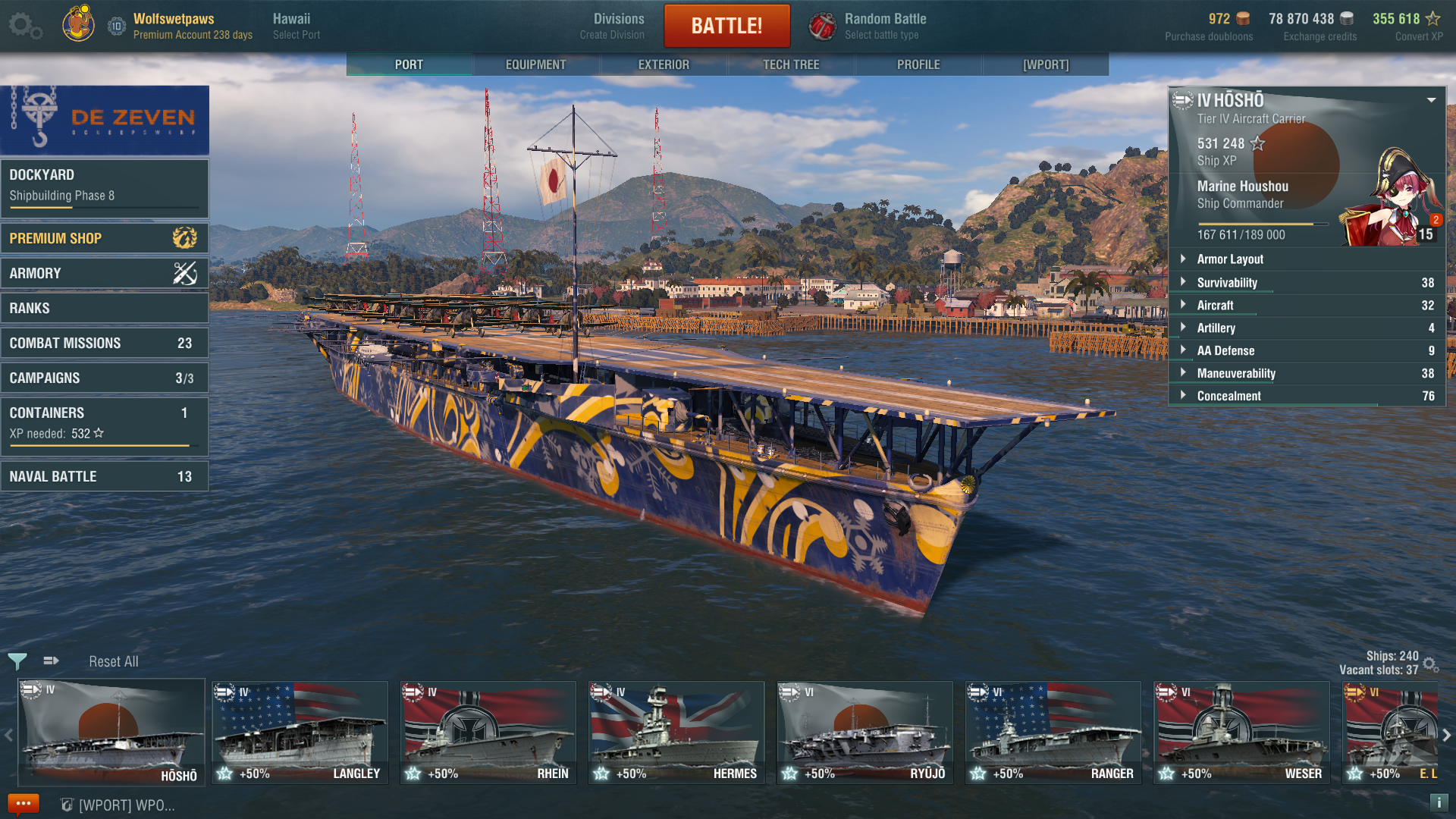Open the orange chat button

click(23, 804)
